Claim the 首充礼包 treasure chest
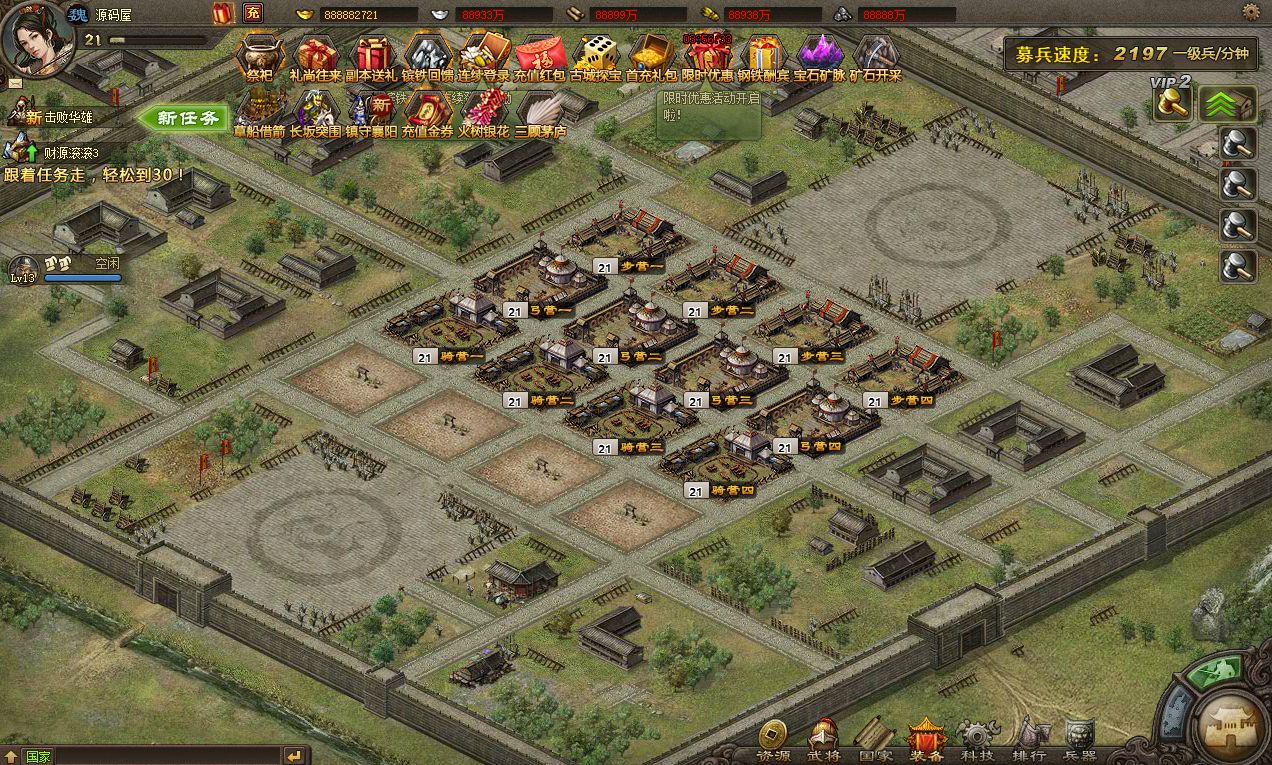Screen dimensions: 1272x765 654,55
